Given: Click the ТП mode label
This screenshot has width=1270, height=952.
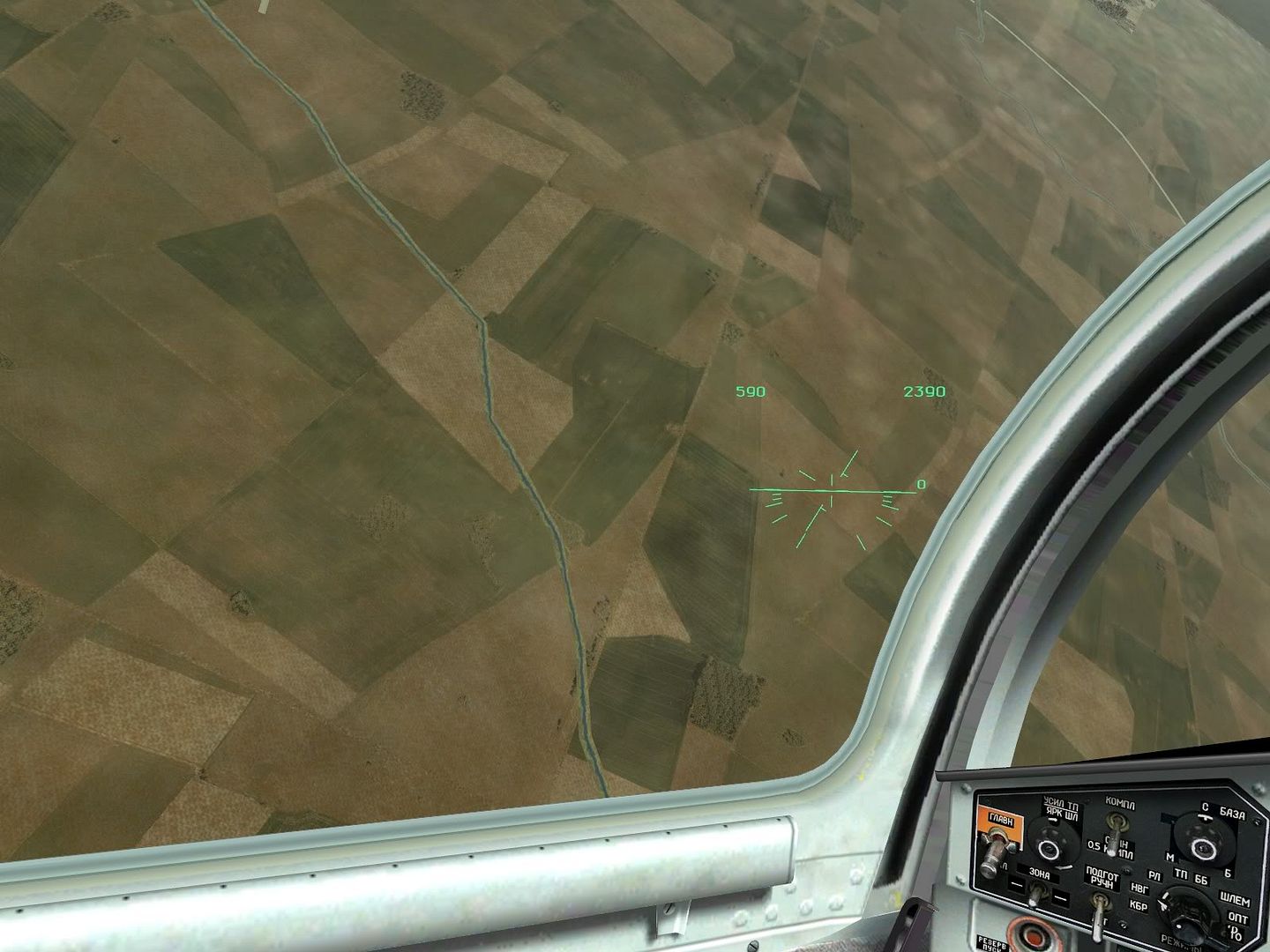Looking at the screenshot, I should (1182, 874).
